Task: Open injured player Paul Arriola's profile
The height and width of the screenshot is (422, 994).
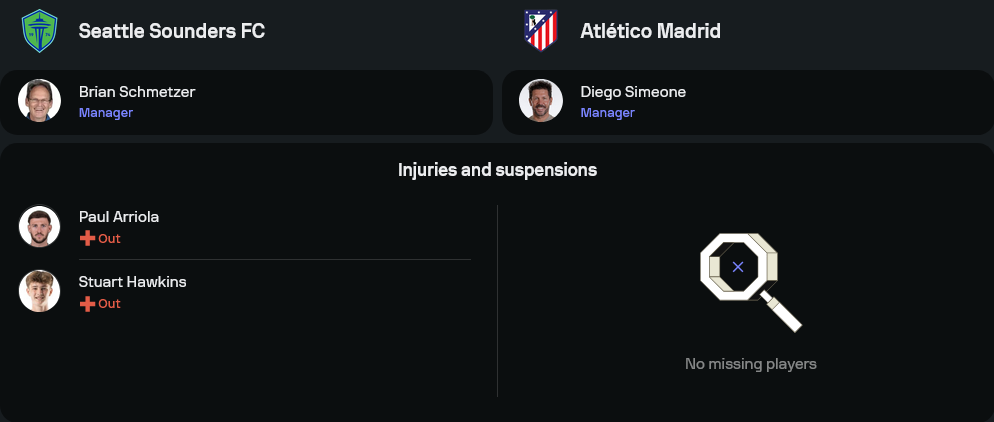Action: (x=119, y=217)
